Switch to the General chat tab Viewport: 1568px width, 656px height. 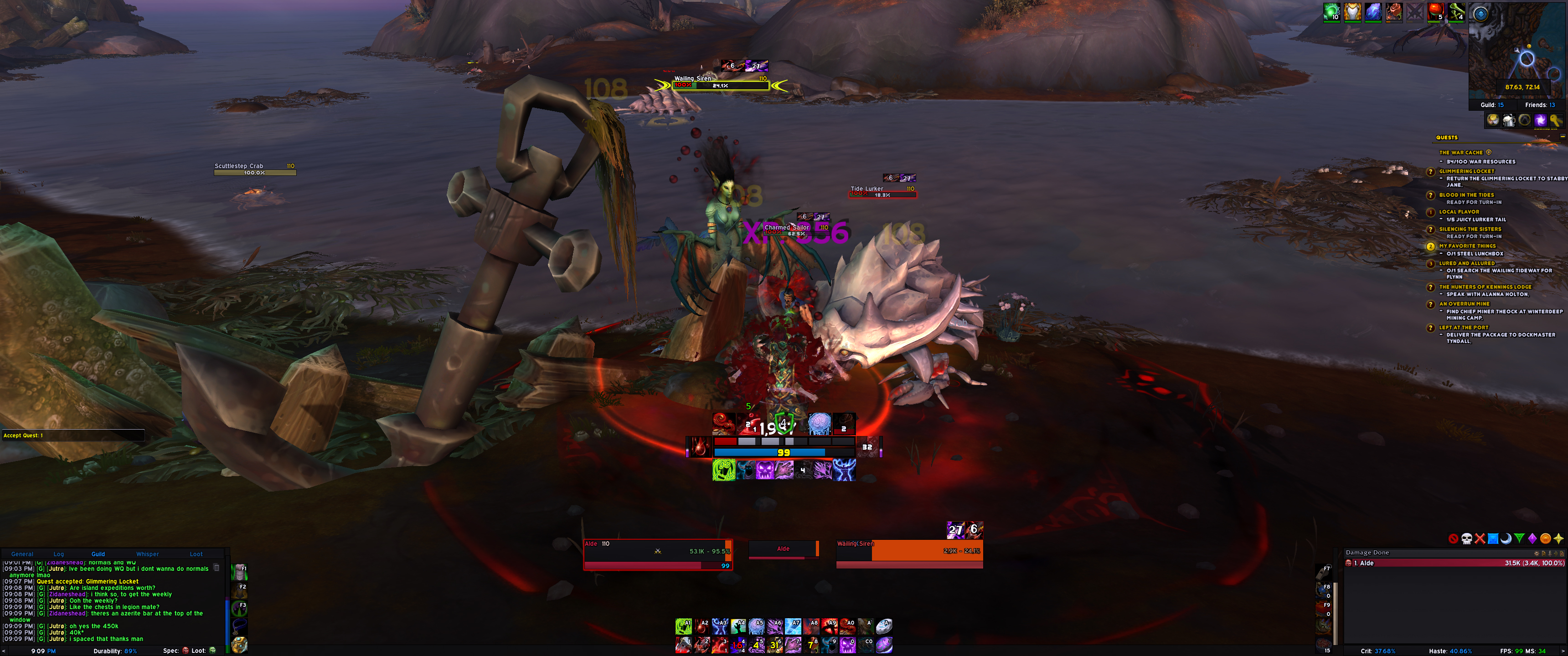22,554
